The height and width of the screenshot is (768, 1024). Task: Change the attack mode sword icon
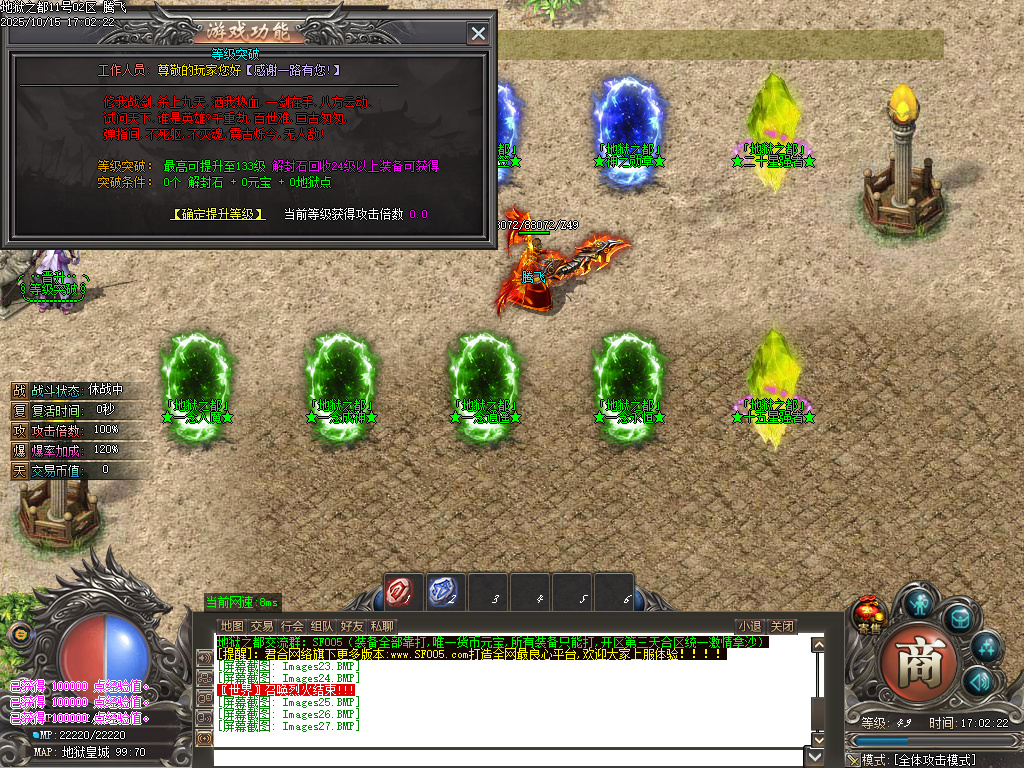852,760
